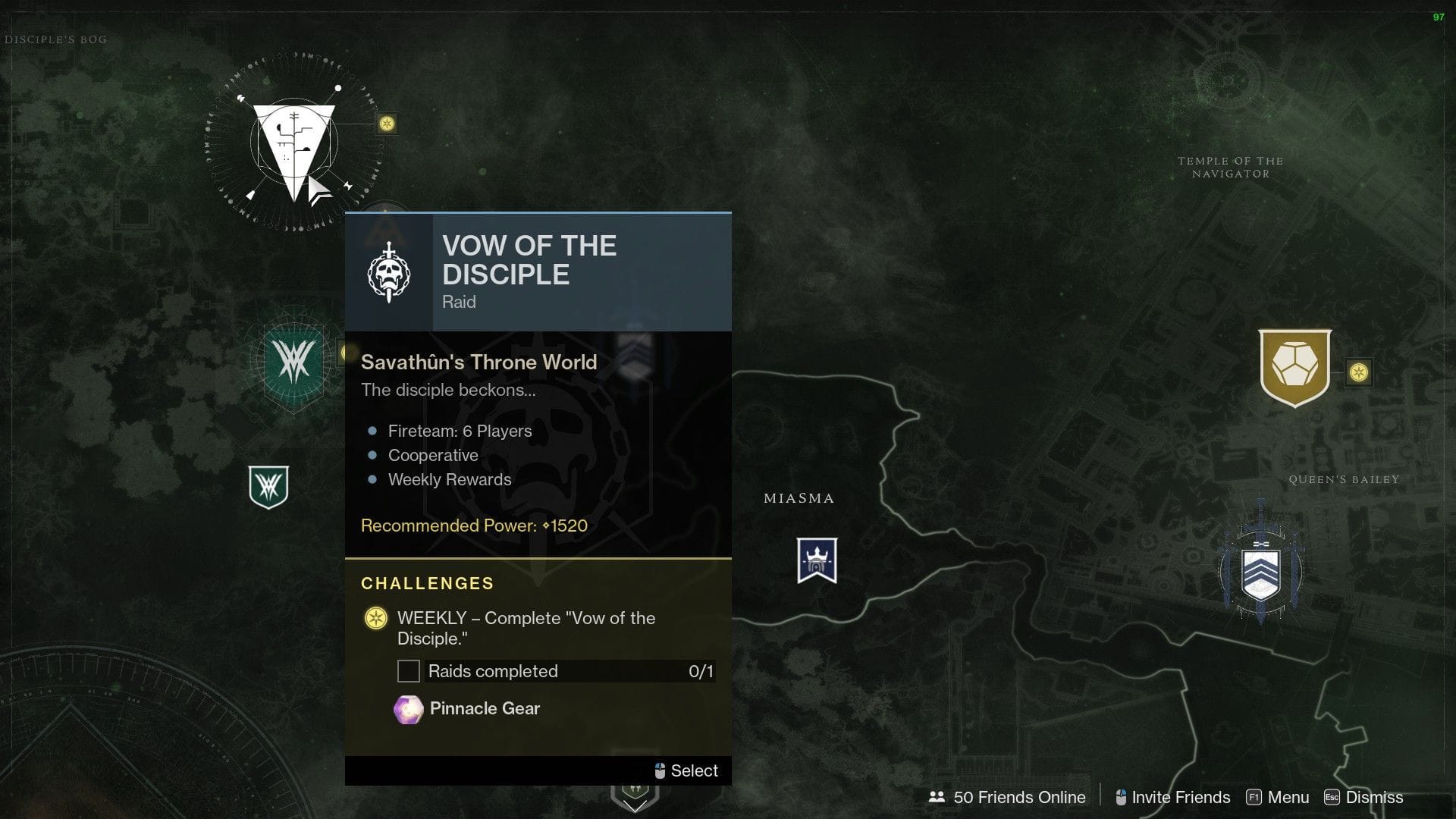The image size is (1456, 819).
Task: Open the 50 Friends Online list
Action: 1019,797
